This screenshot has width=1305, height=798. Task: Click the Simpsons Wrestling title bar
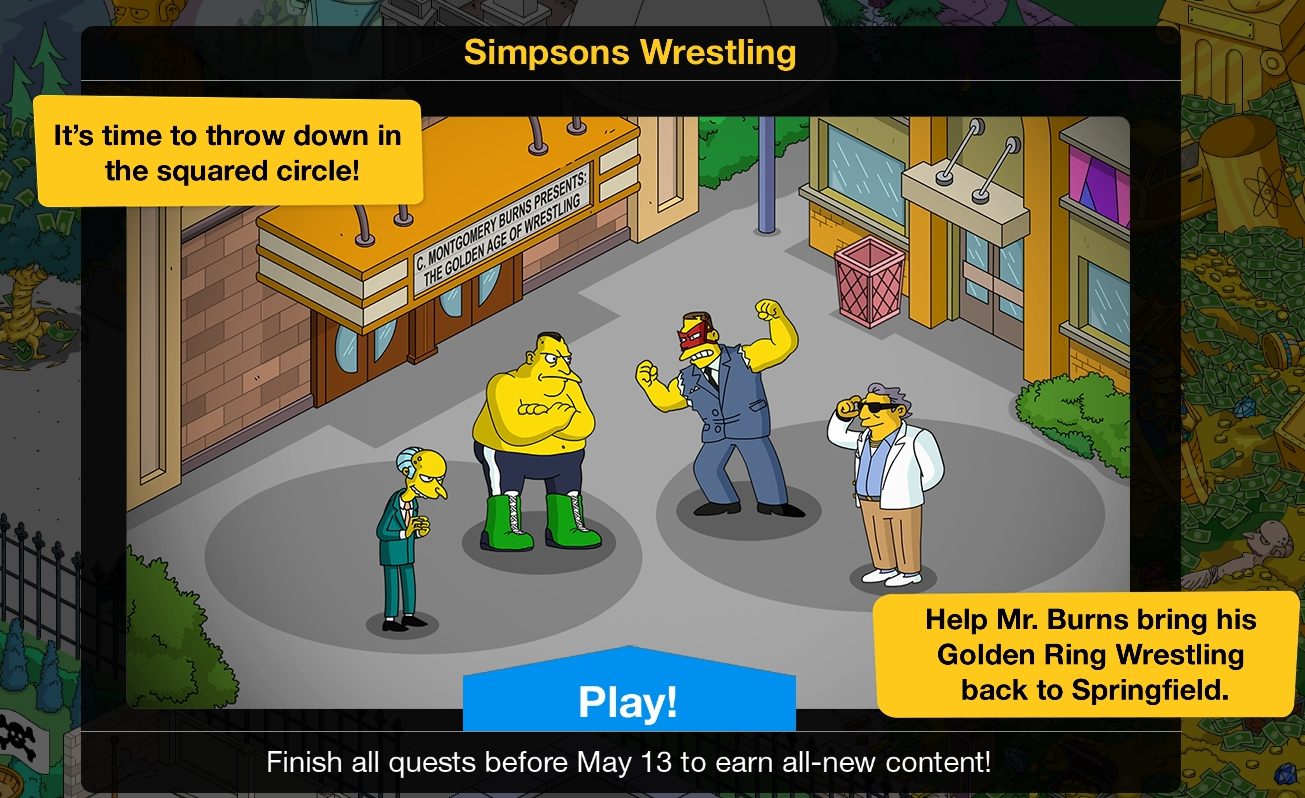628,52
